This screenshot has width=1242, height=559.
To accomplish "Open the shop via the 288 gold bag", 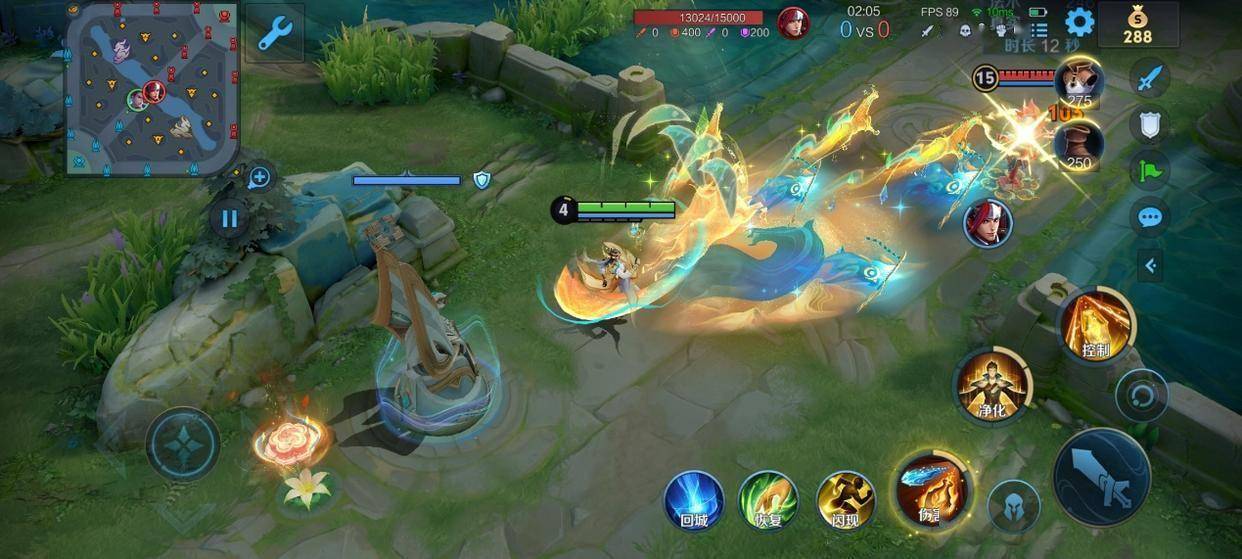I will tap(1137, 24).
